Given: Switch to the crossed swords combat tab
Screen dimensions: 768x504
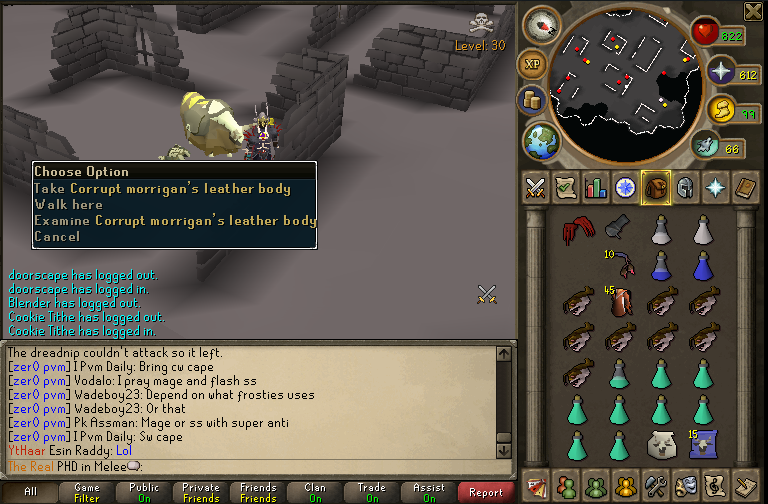Looking at the screenshot, I should pyautogui.click(x=534, y=187).
